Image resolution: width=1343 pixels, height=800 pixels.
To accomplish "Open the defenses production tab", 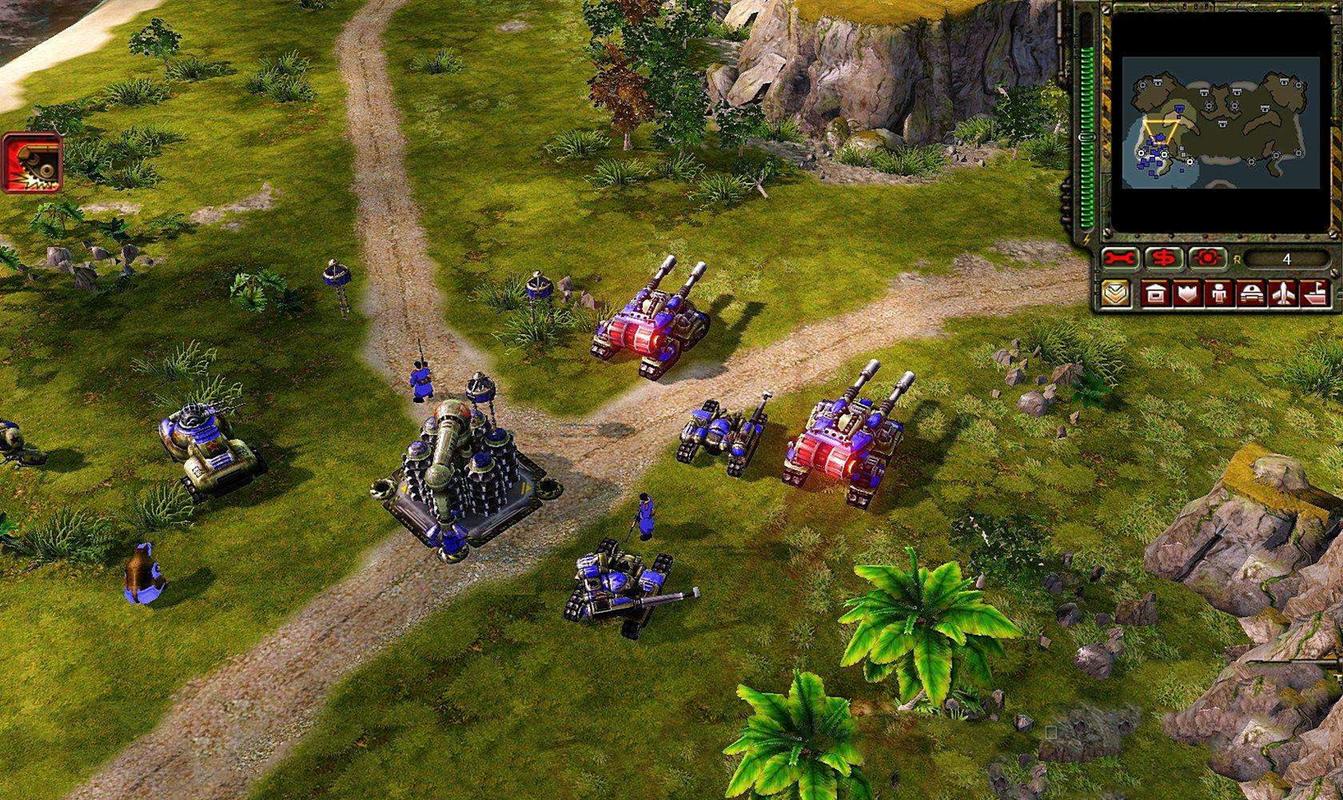I will click(x=1187, y=294).
